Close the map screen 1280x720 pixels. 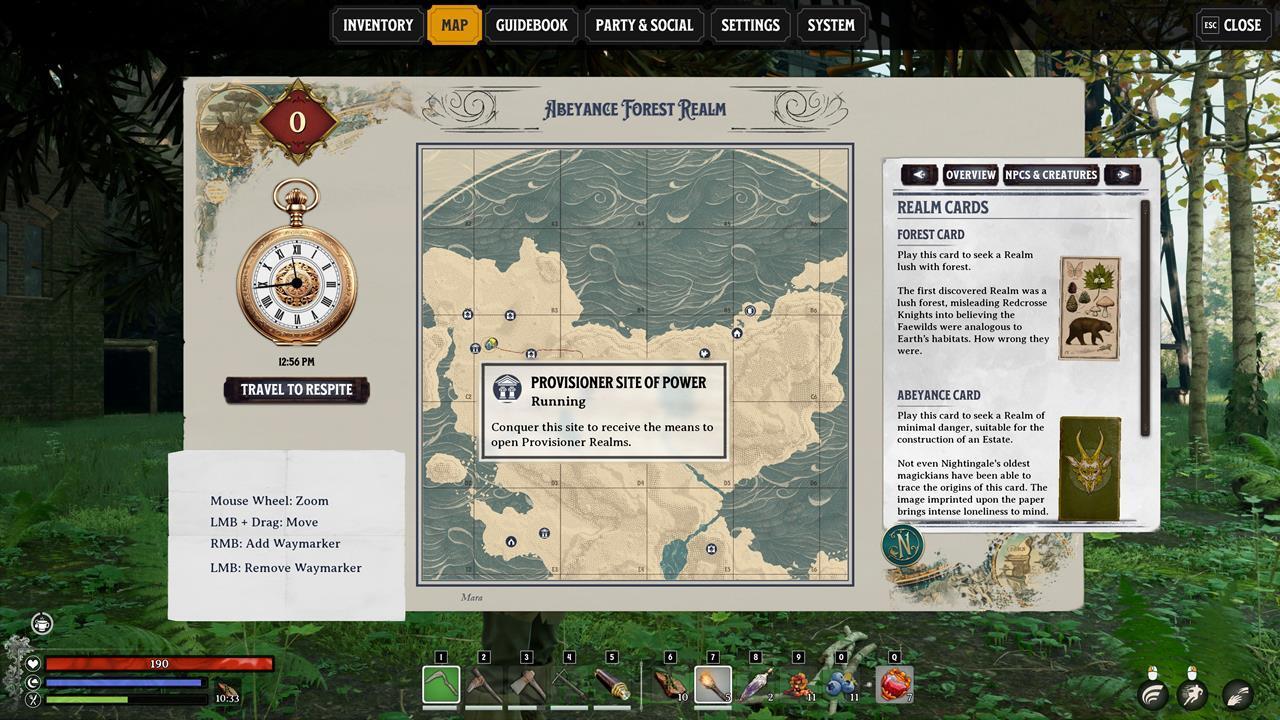point(1232,25)
